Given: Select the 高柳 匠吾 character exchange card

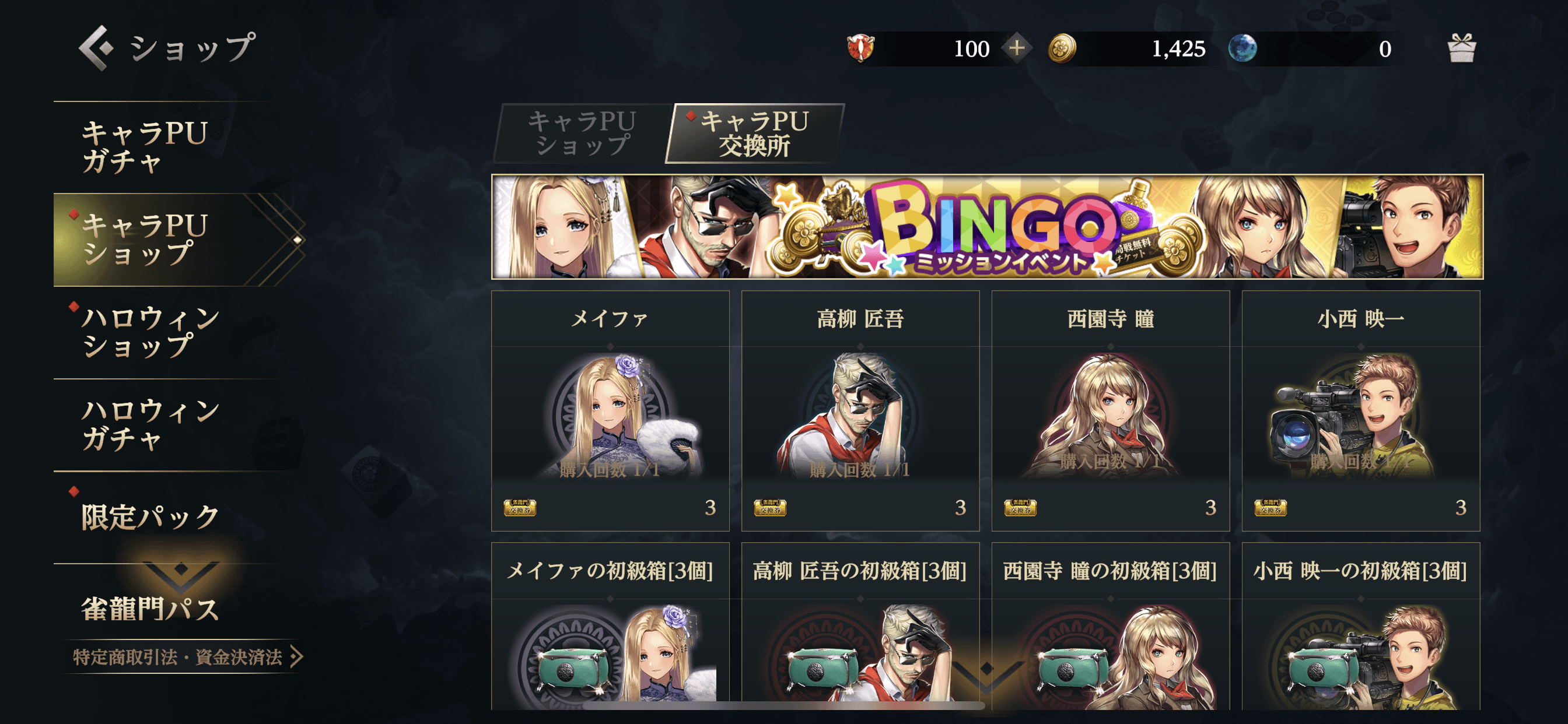Looking at the screenshot, I should (x=860, y=410).
